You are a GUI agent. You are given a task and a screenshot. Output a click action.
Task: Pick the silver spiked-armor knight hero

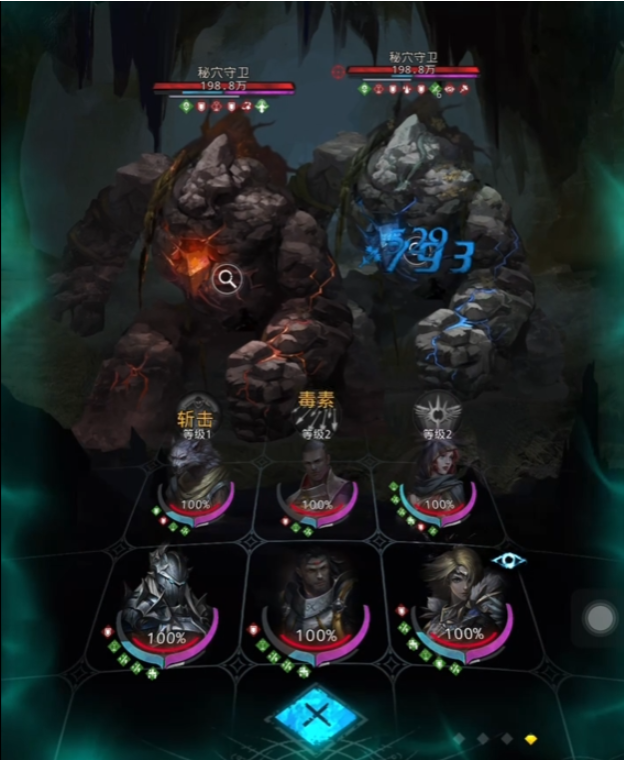[x=166, y=605]
